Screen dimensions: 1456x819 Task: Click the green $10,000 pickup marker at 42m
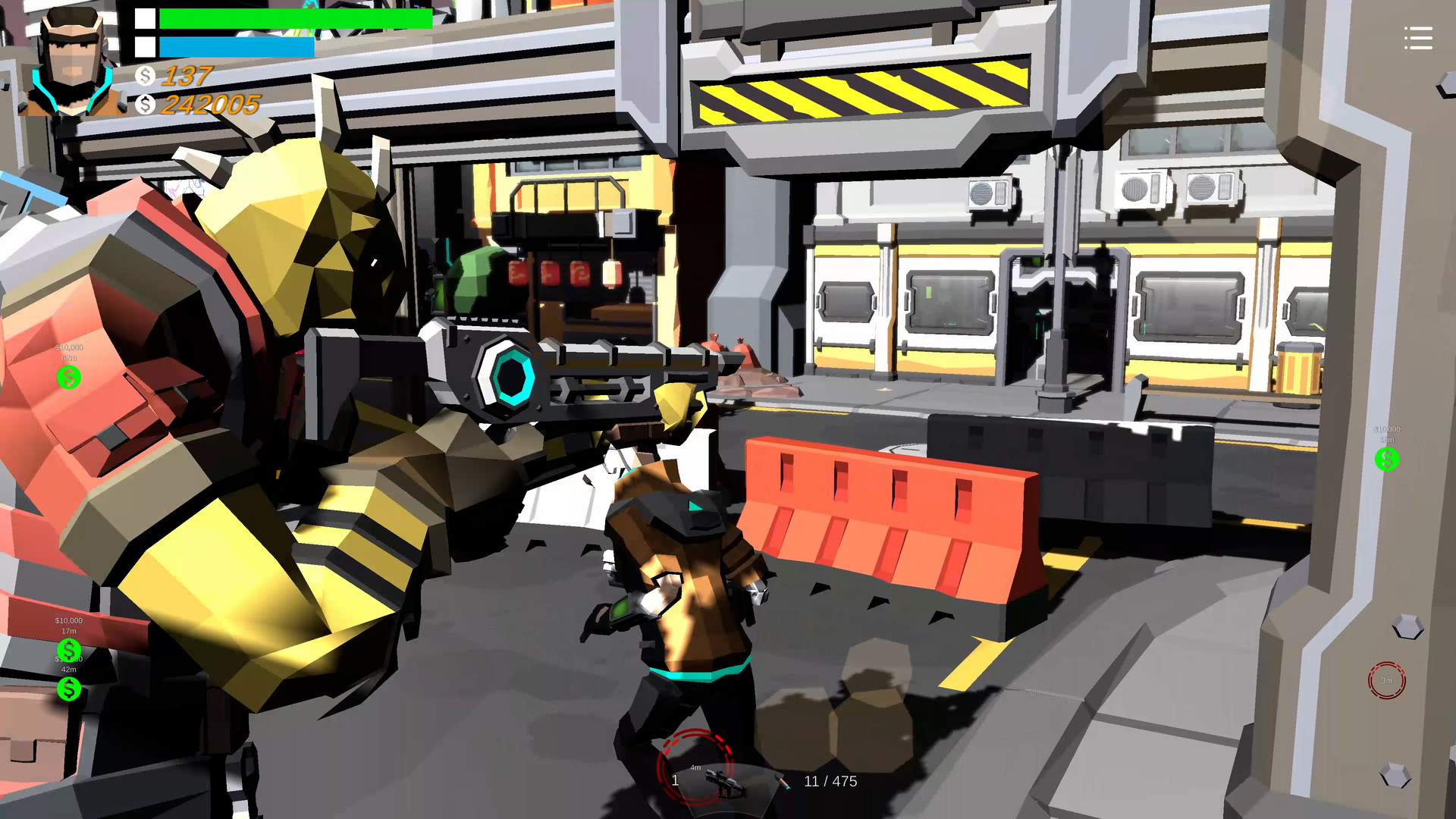(x=68, y=689)
